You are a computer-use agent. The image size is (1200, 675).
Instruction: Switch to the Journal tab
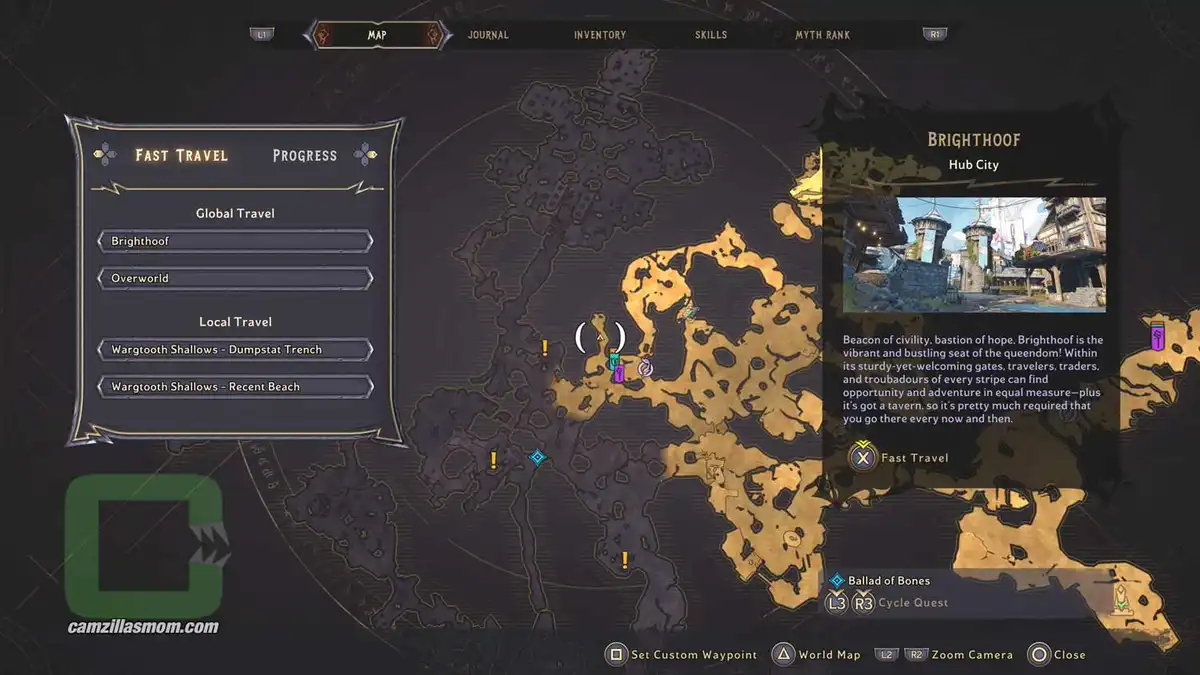(x=488, y=35)
